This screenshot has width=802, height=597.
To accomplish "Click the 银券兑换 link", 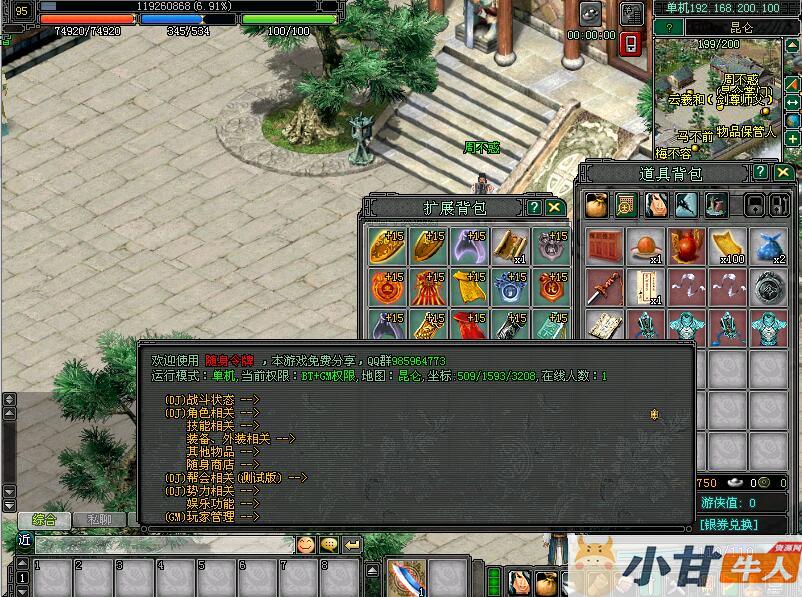I will pyautogui.click(x=728, y=524).
